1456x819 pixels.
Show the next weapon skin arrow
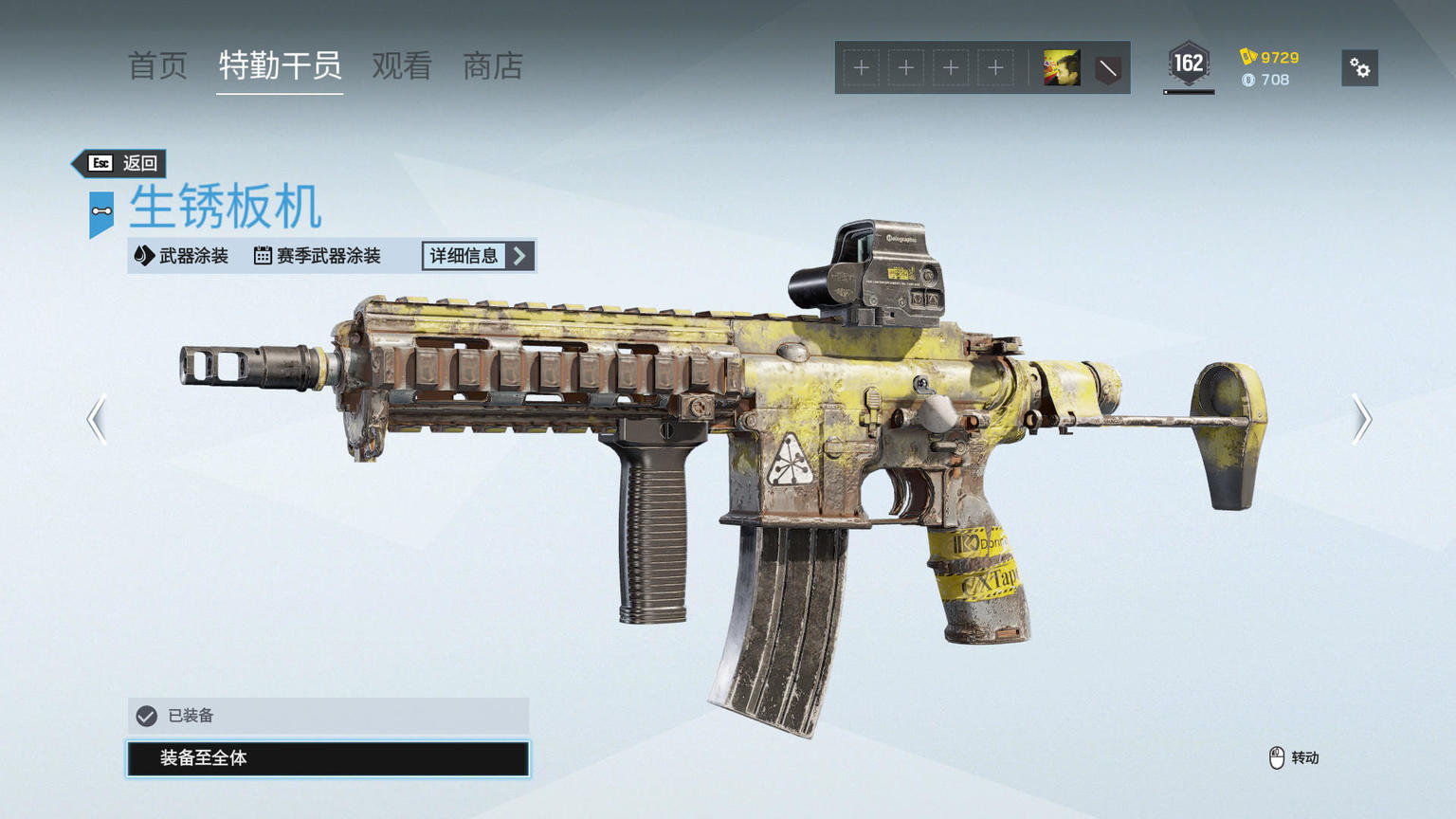pyautogui.click(x=1361, y=419)
